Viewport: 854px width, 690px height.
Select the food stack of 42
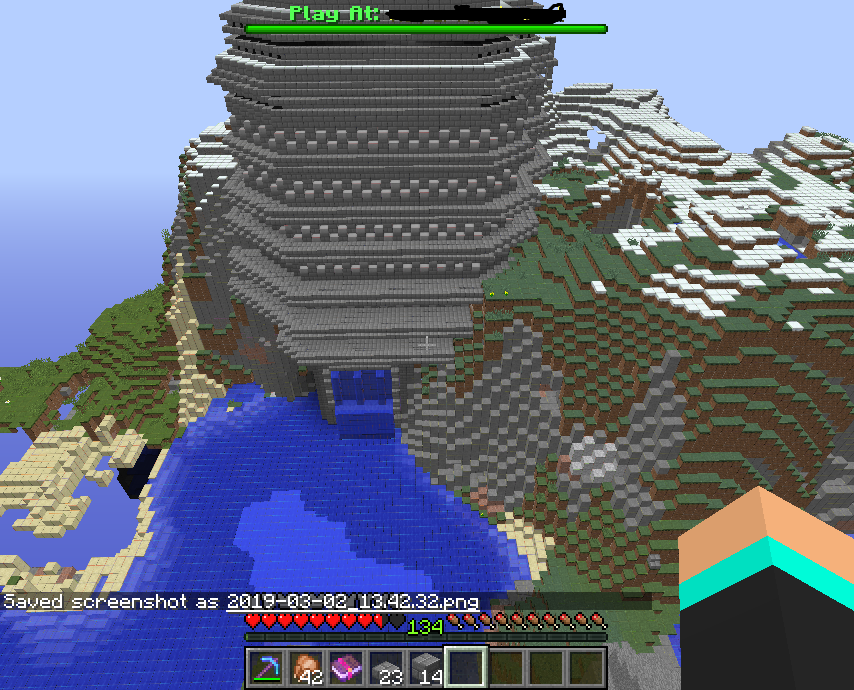pos(307,667)
